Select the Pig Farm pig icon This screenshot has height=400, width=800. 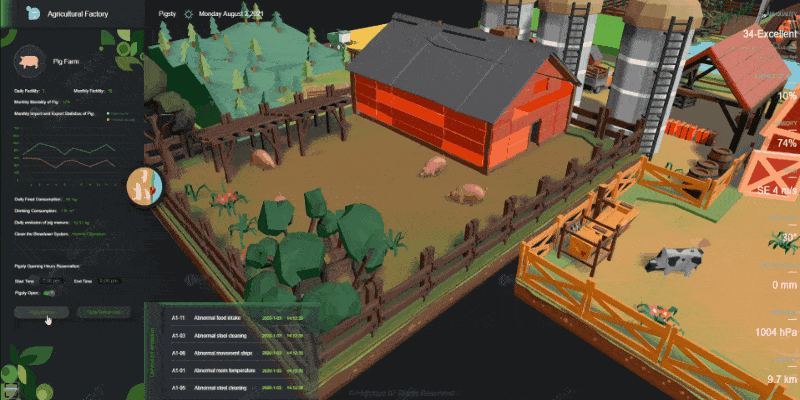pyautogui.click(x=29, y=62)
